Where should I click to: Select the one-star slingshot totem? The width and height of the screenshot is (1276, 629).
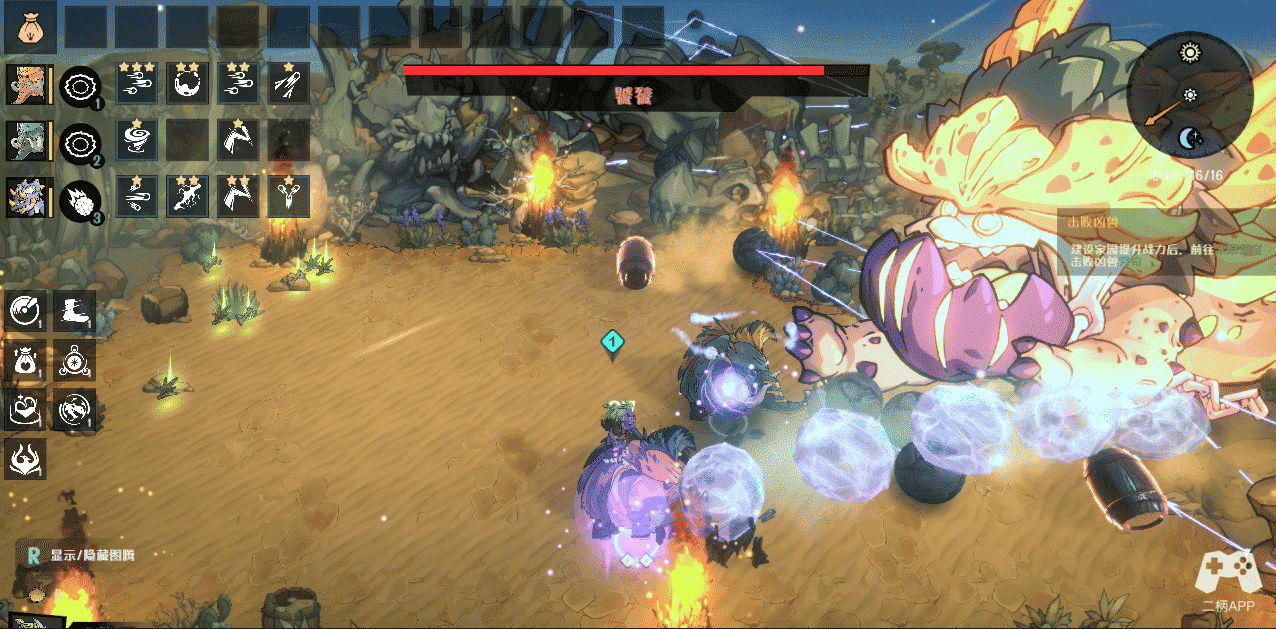tap(290, 197)
